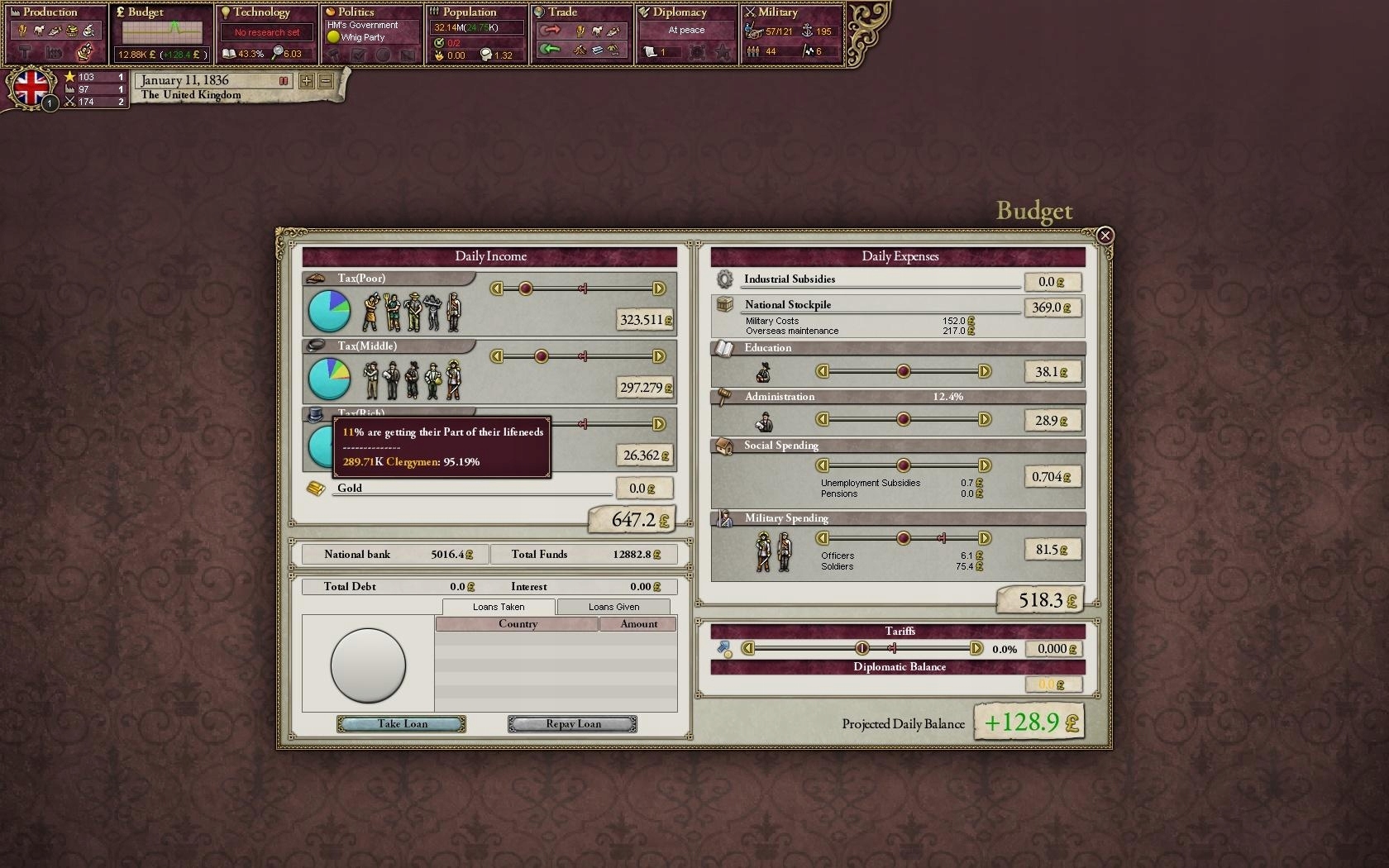
Task: Pause the game with the pause button
Action: pos(284,81)
